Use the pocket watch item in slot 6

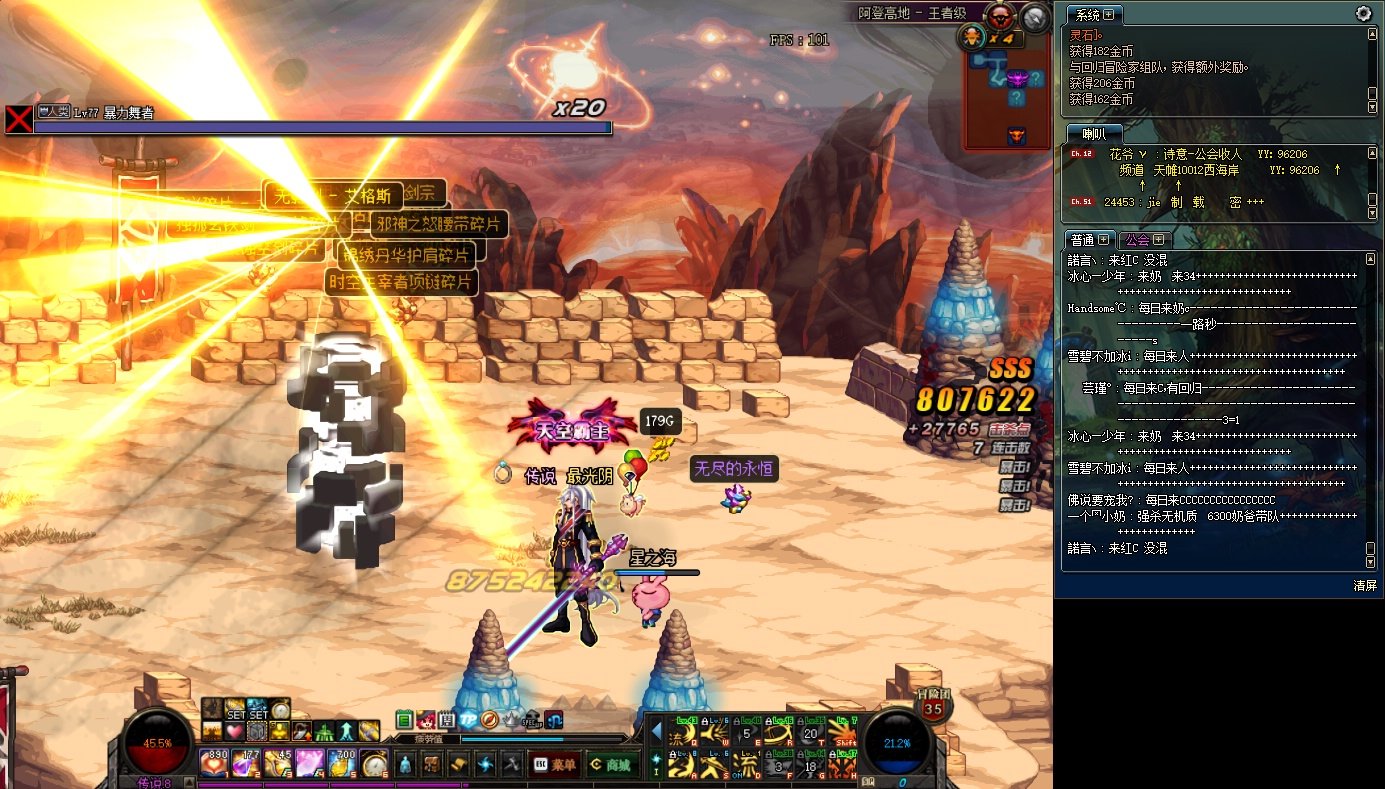tap(374, 763)
